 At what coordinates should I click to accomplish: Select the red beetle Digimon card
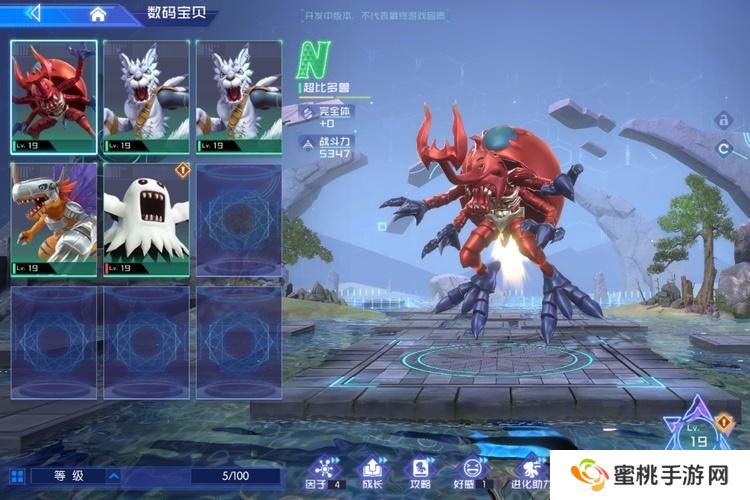(54, 97)
